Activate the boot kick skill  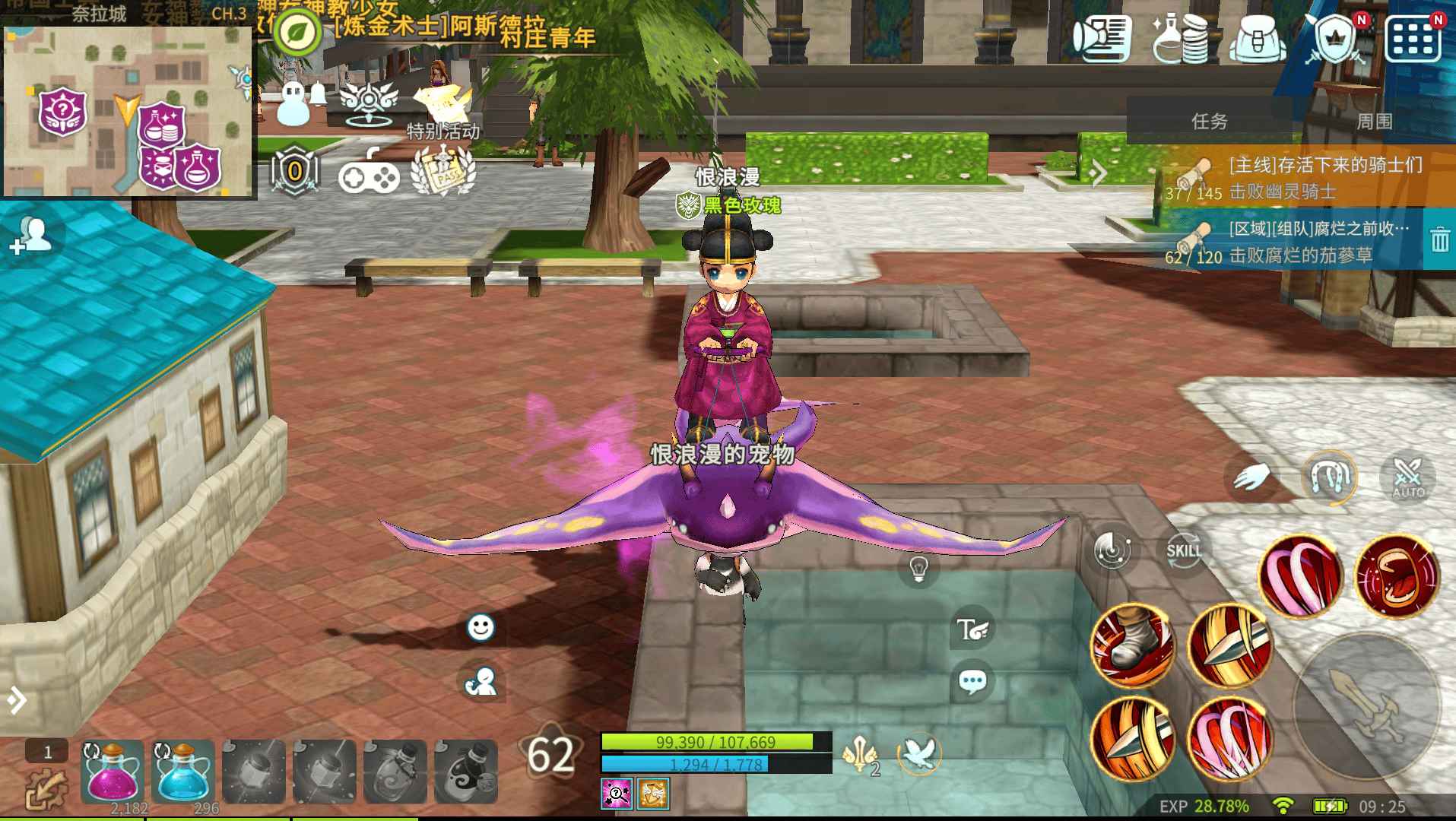click(1131, 646)
